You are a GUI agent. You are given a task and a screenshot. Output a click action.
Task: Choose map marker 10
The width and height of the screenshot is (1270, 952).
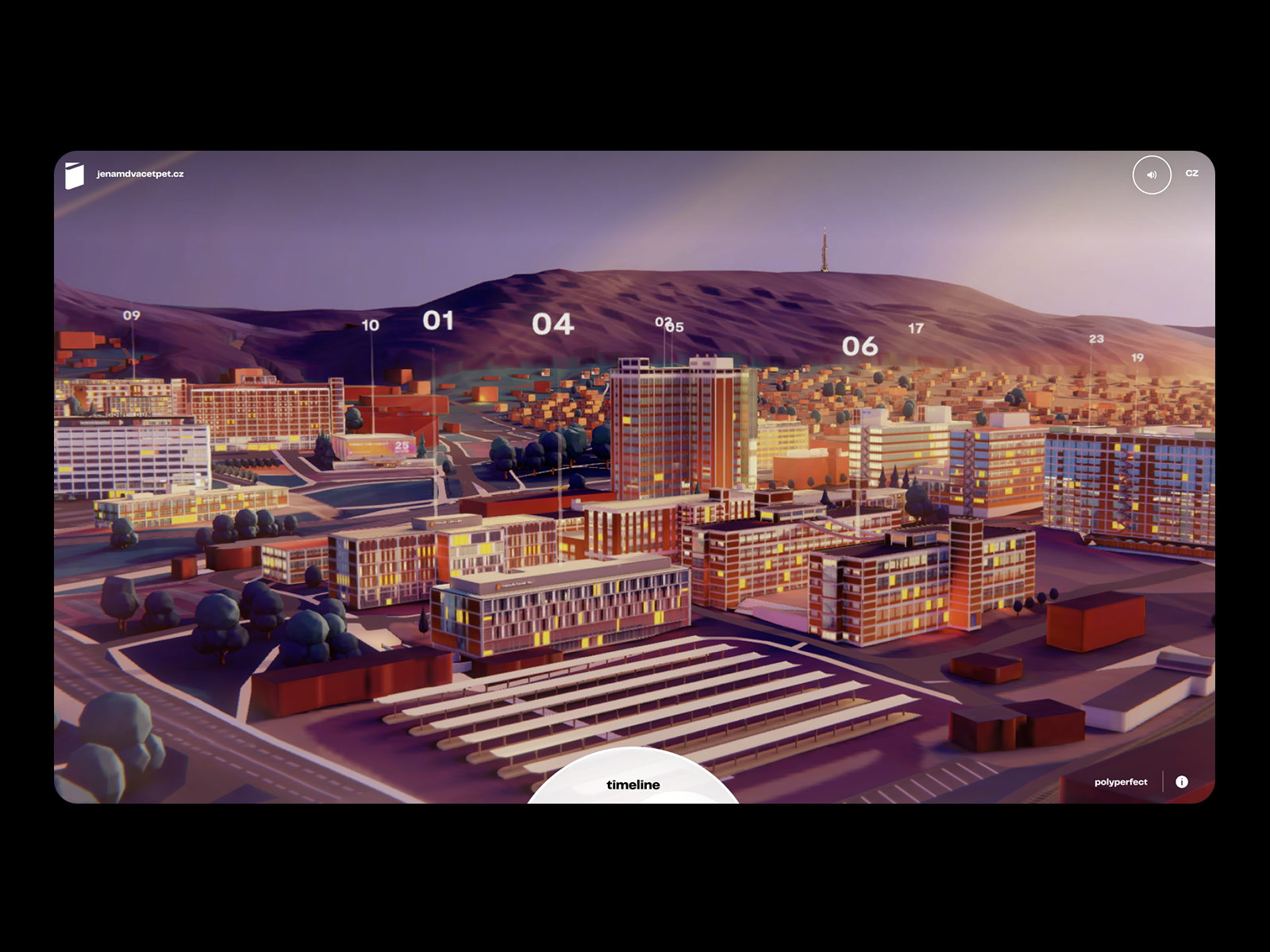(x=370, y=325)
